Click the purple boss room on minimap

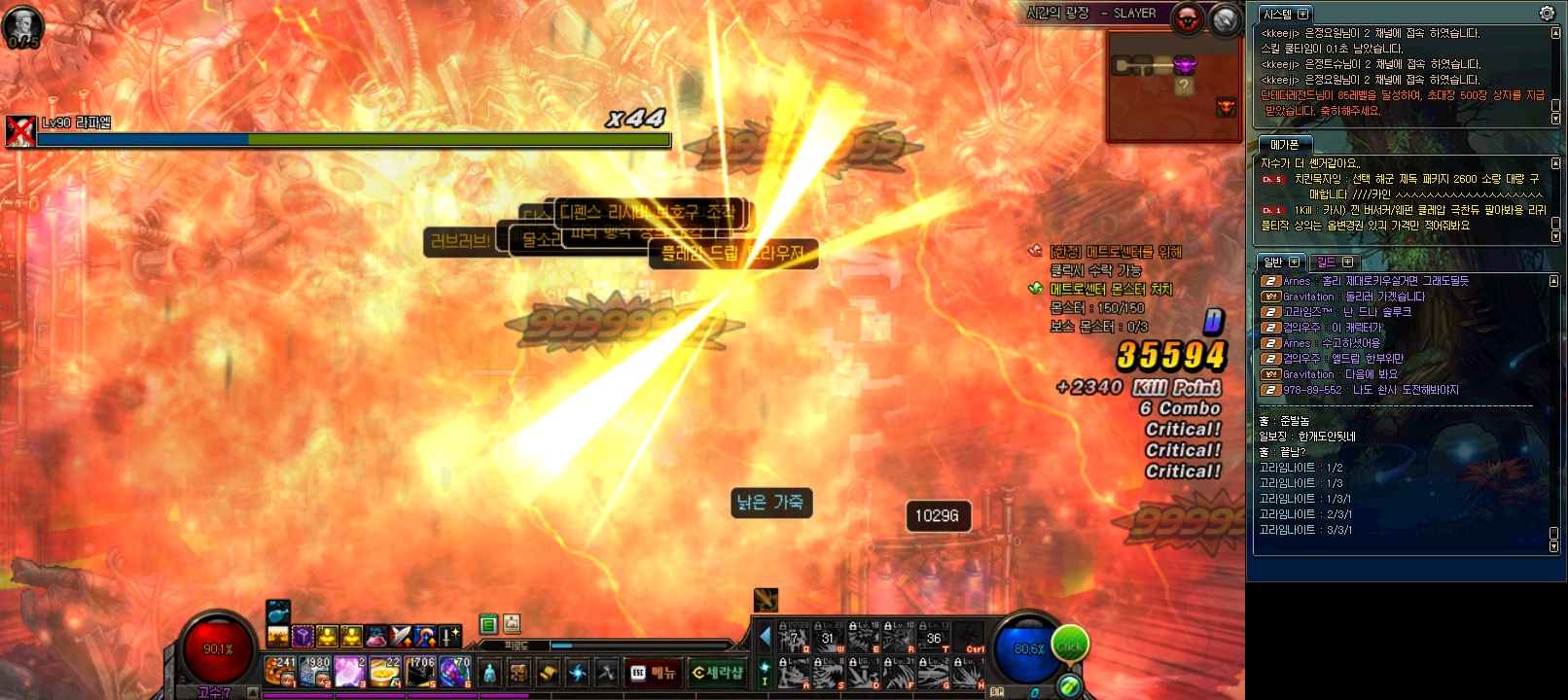tap(1185, 65)
